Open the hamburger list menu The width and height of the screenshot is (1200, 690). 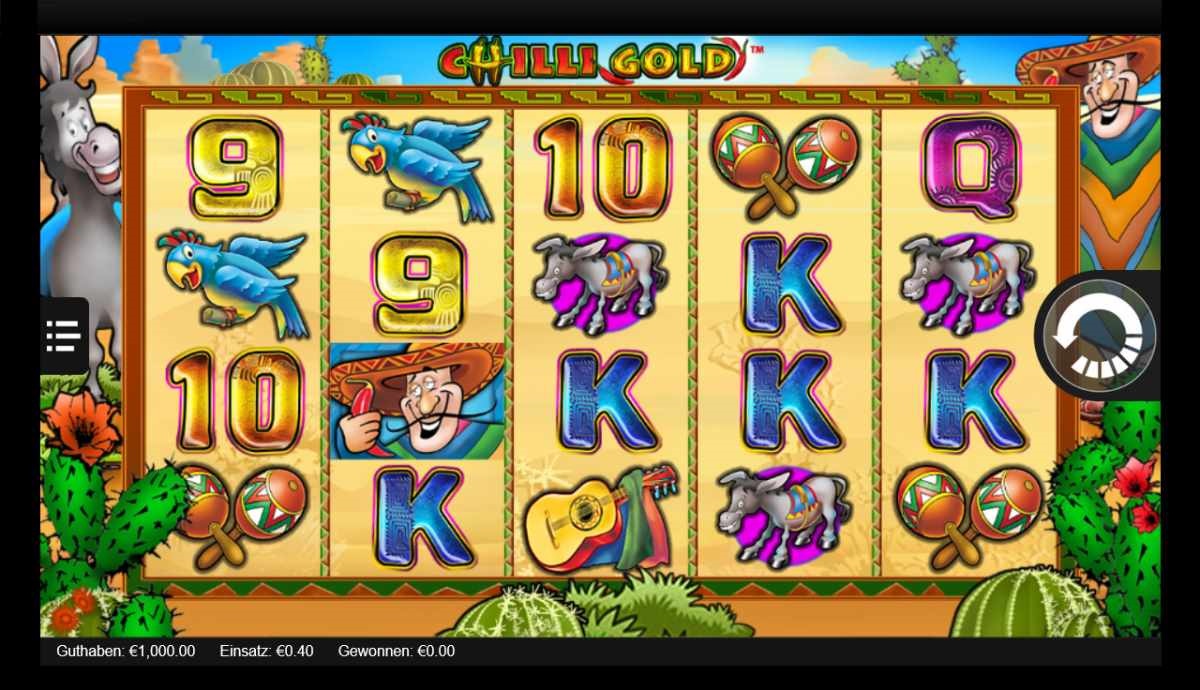[x=64, y=336]
